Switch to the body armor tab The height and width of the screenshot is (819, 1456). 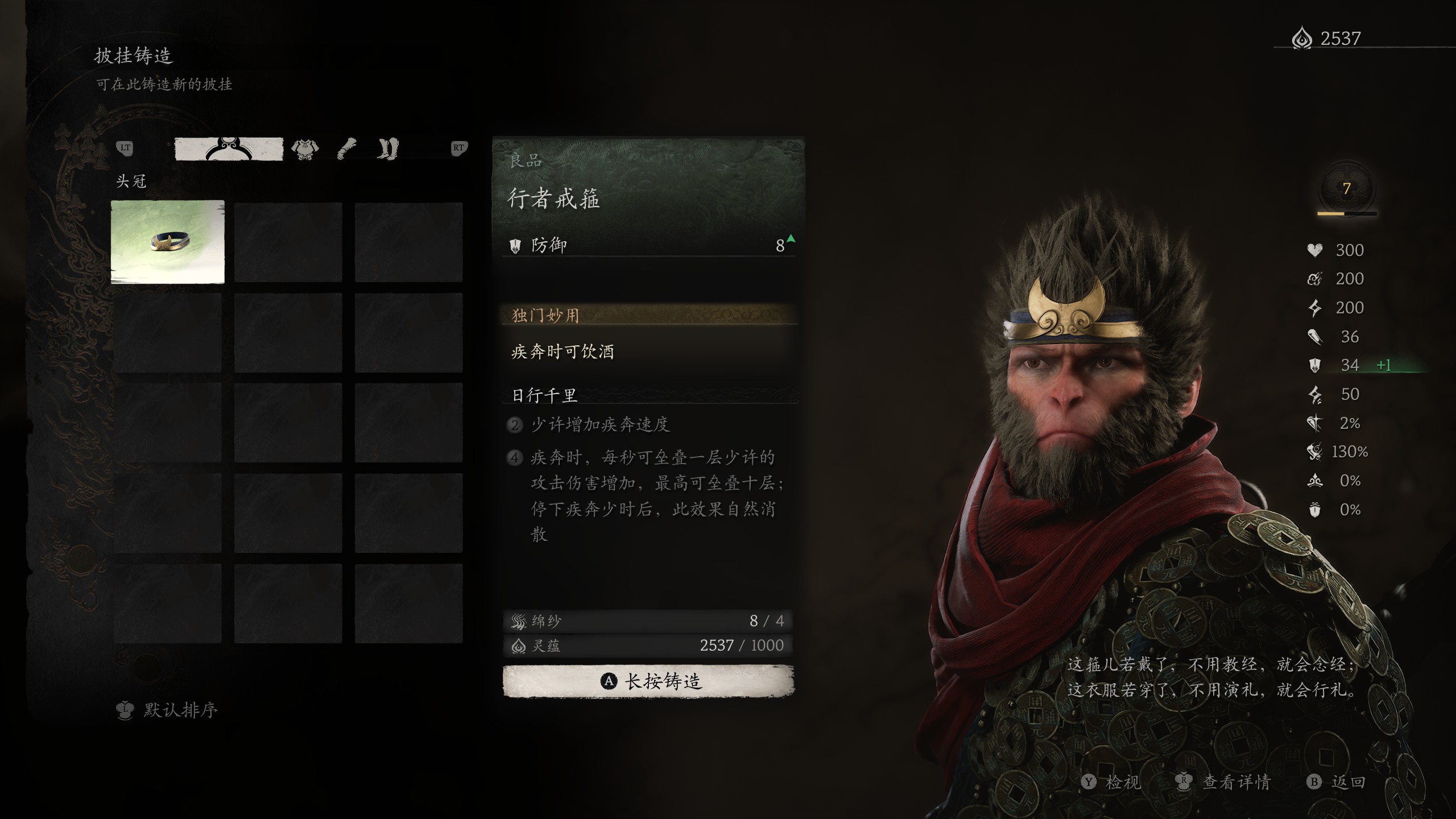(x=305, y=149)
